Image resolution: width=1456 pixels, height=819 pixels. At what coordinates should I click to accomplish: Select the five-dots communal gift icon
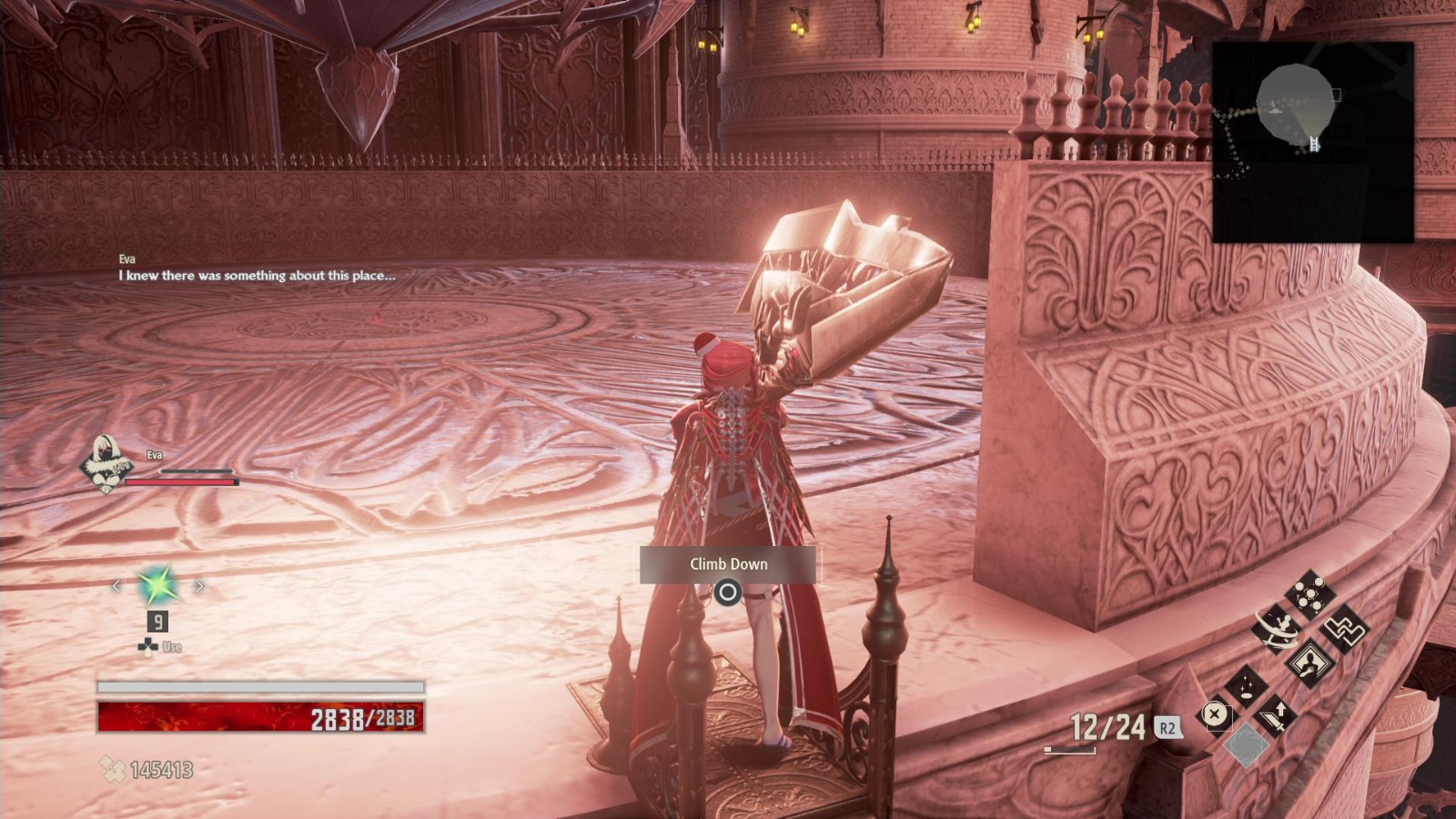(x=1310, y=593)
